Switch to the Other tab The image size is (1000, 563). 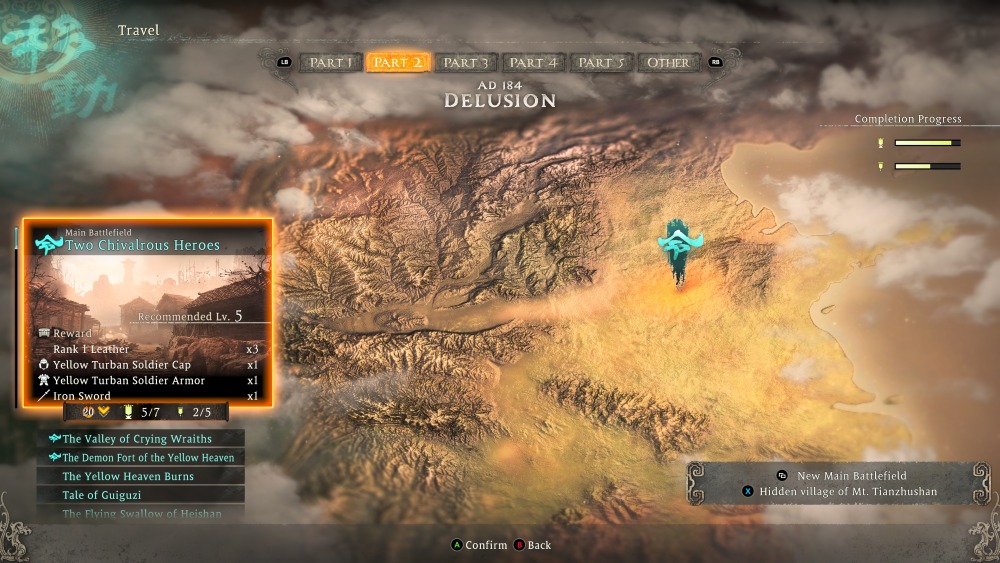click(x=668, y=62)
